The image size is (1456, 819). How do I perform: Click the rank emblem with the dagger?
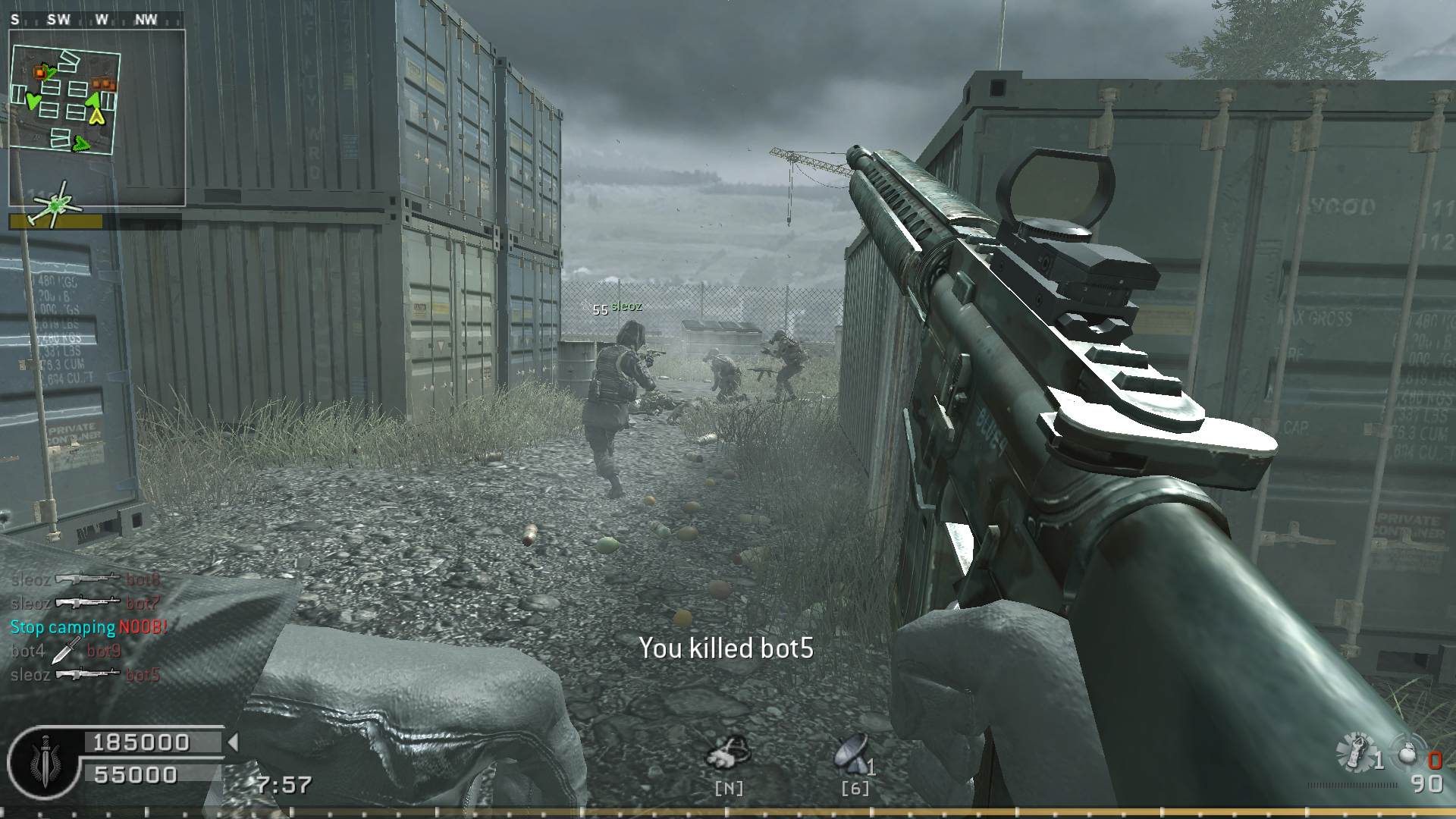44,761
